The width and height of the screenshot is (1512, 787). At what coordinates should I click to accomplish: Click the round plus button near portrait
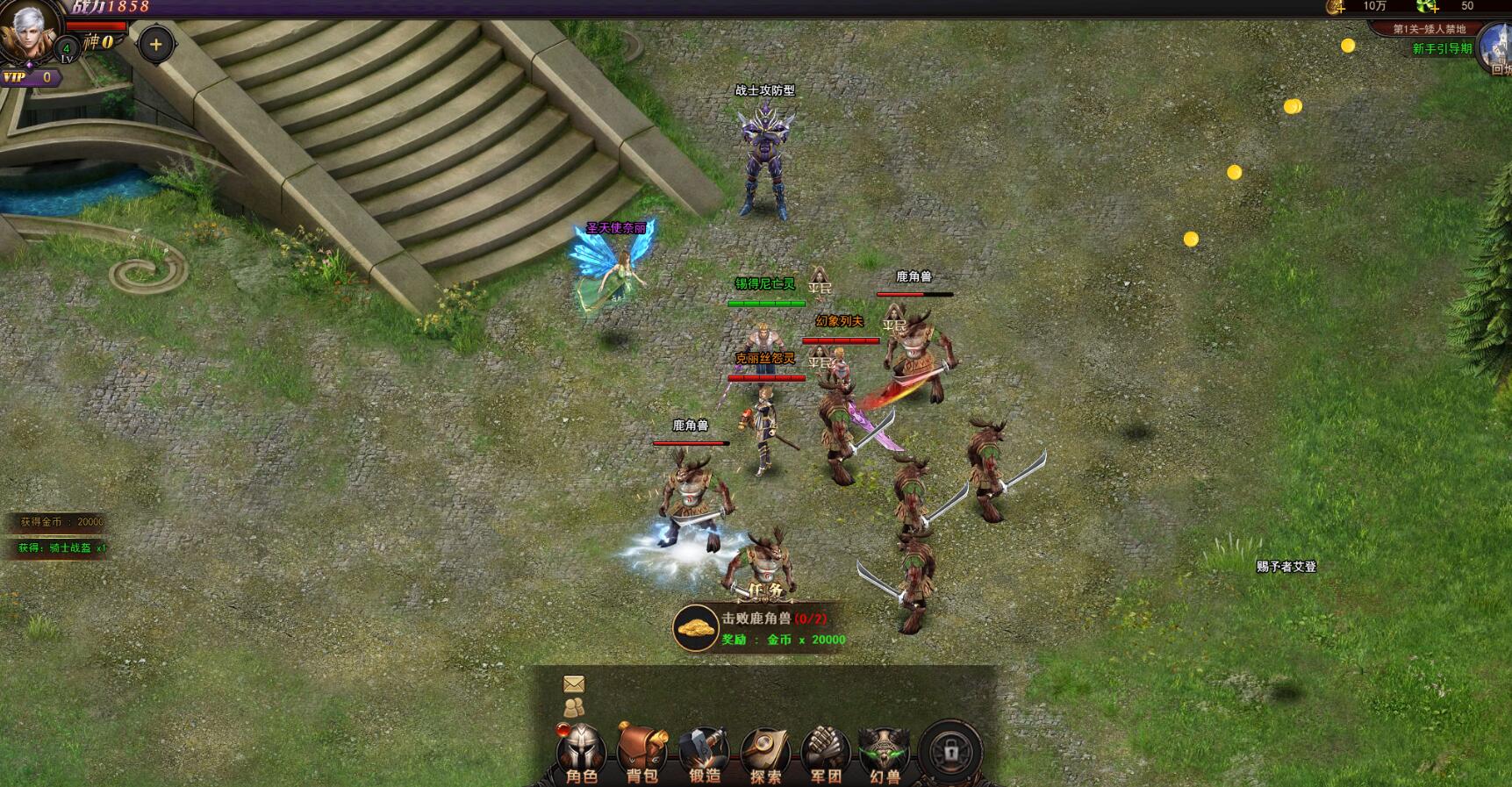pyautogui.click(x=156, y=44)
